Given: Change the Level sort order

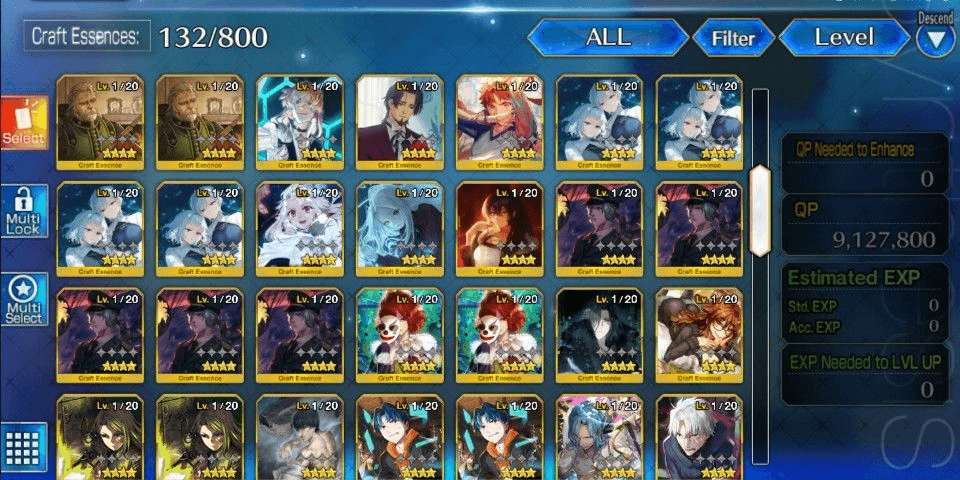Looking at the screenshot, I should coord(844,38).
